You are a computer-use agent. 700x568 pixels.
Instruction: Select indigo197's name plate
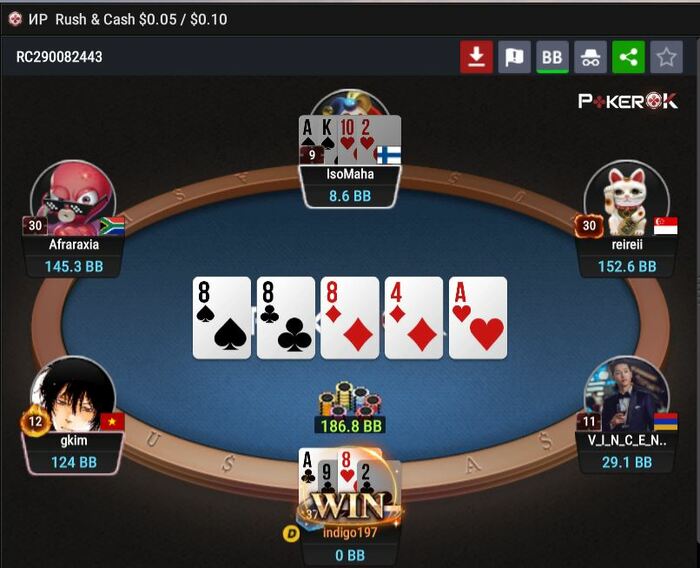click(x=350, y=532)
